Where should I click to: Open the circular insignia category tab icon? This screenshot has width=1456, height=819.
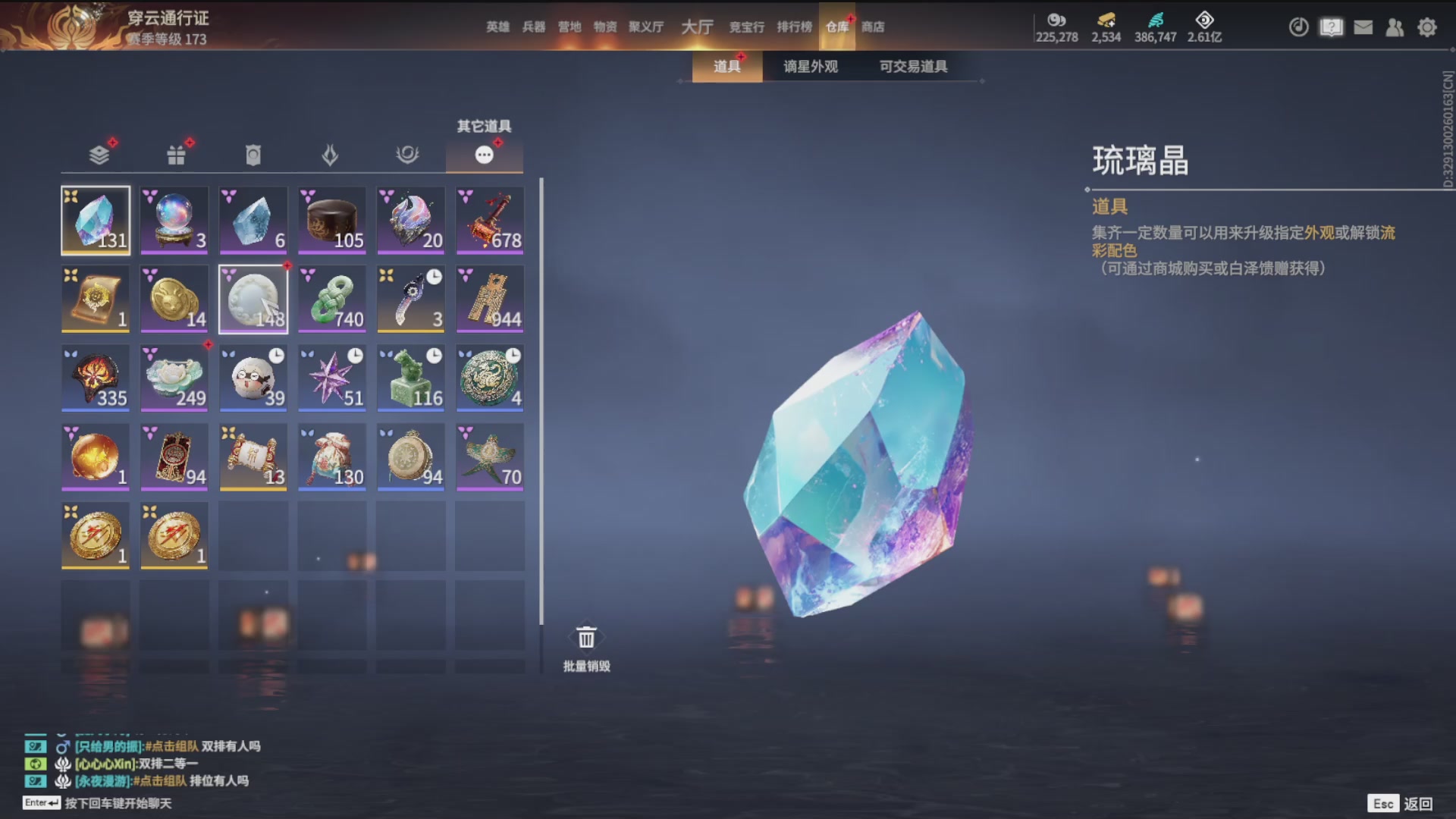point(409,154)
